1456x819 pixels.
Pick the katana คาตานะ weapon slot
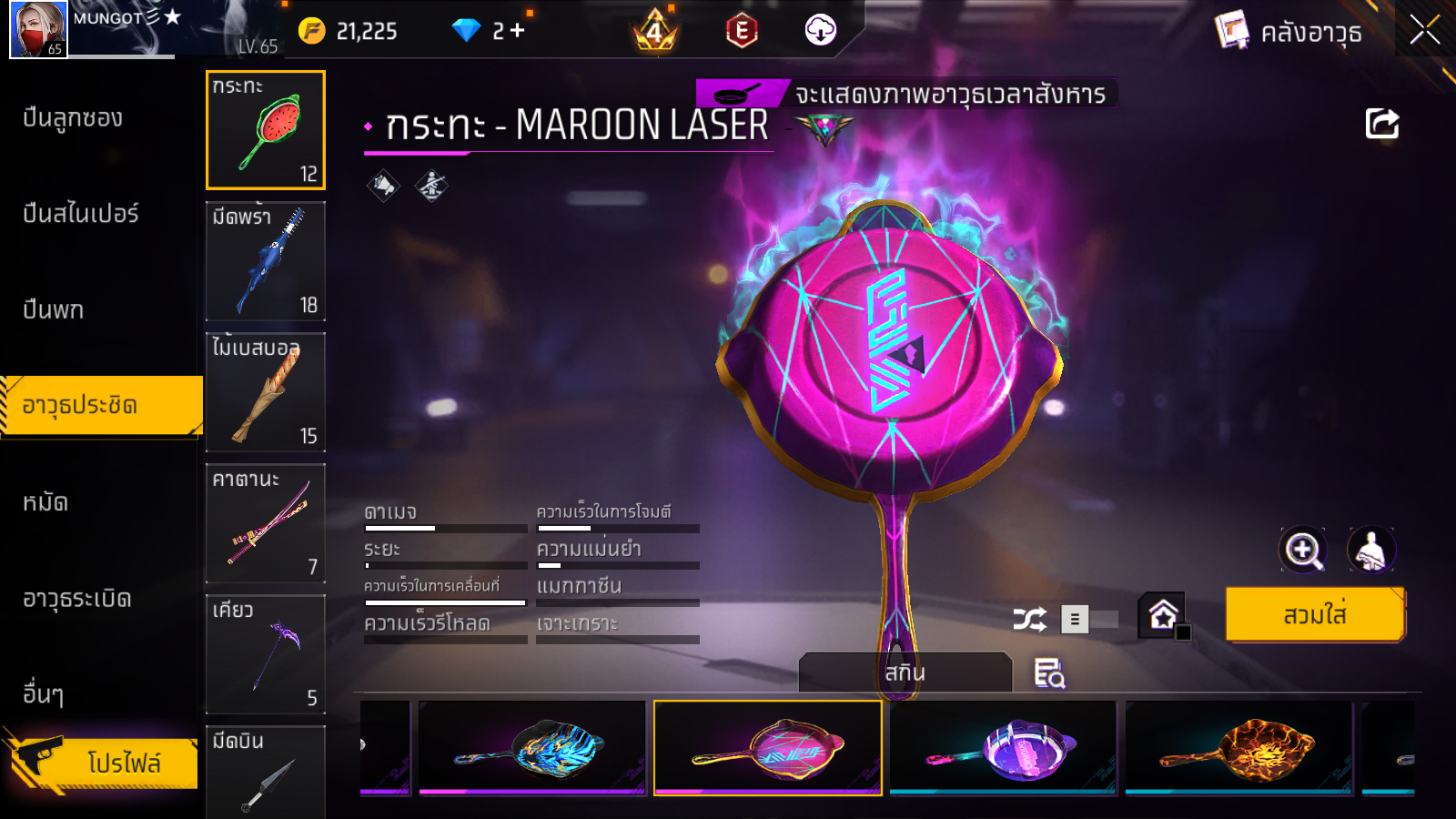click(x=266, y=523)
